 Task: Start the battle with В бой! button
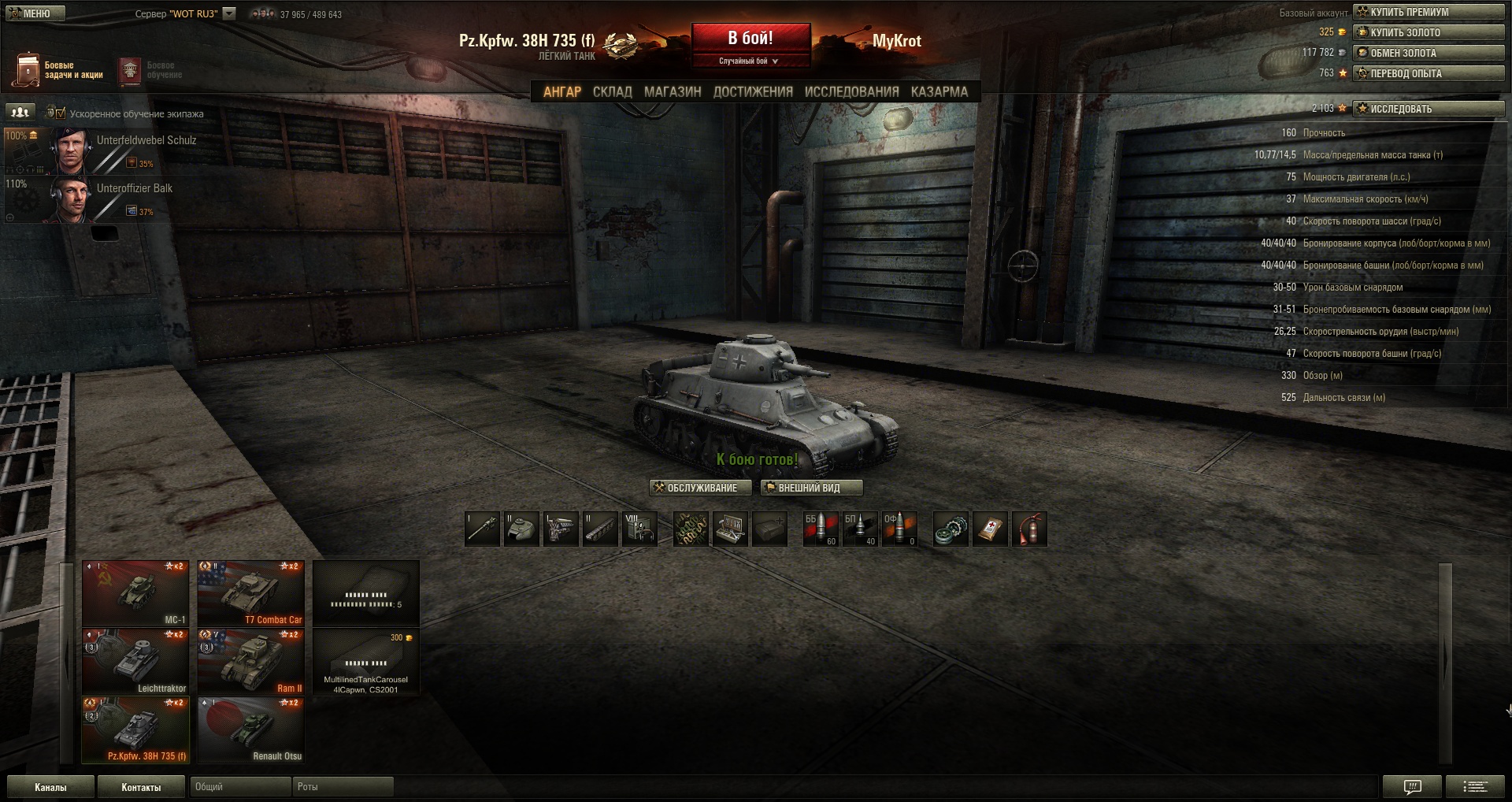[x=750, y=38]
